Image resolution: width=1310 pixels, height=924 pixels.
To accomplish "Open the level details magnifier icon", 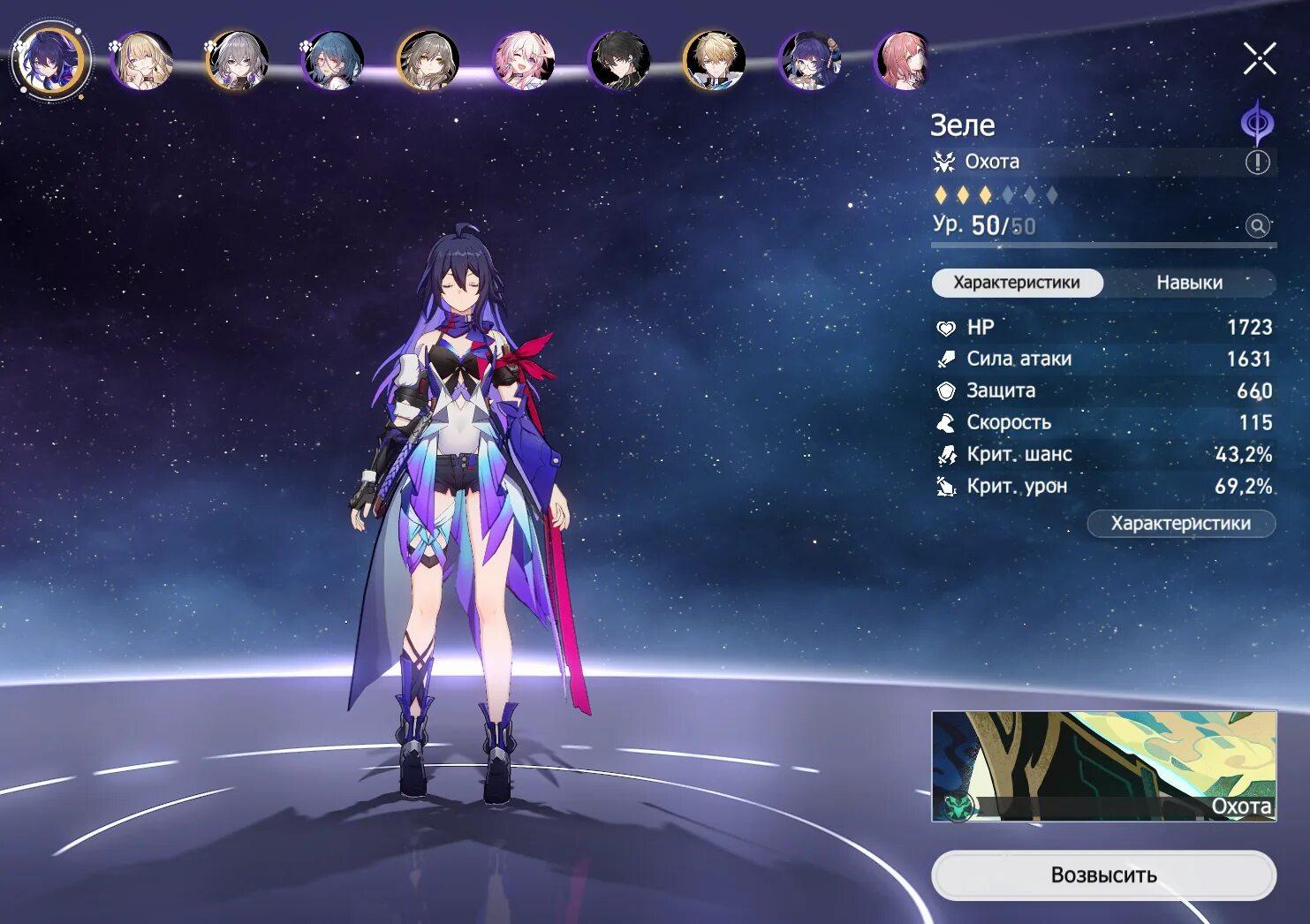I will (x=1257, y=226).
